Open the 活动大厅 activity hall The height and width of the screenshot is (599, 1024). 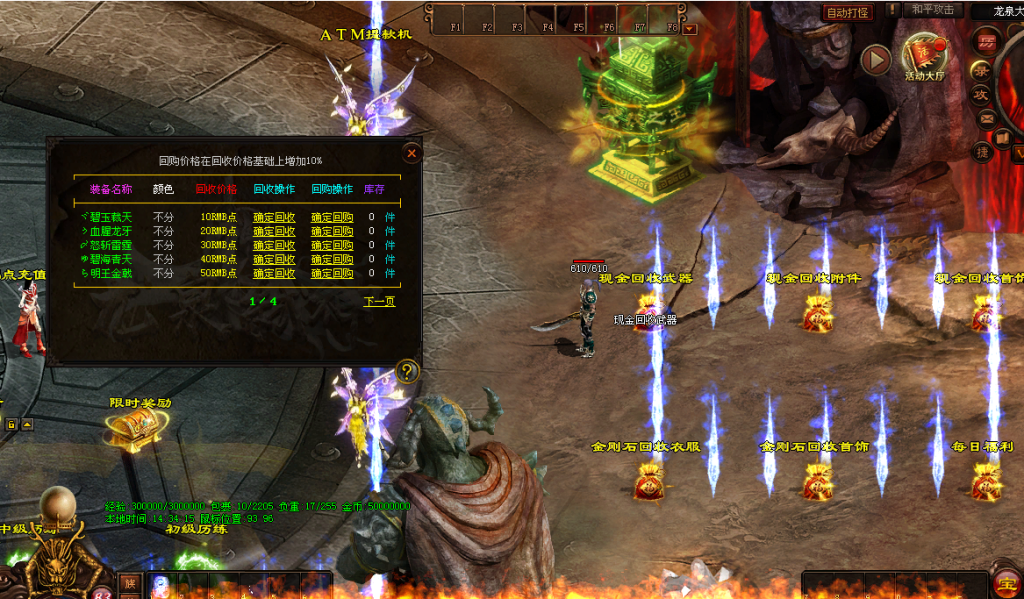(x=923, y=58)
